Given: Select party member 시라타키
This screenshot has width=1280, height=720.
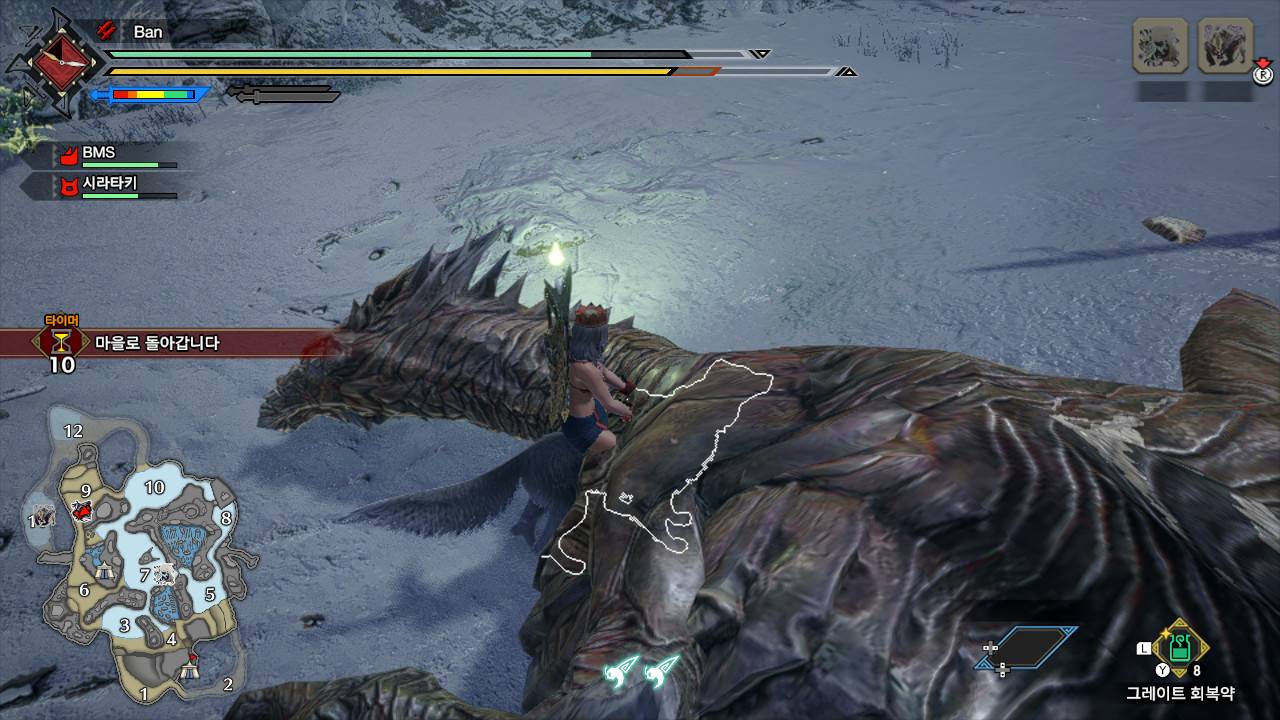Looking at the screenshot, I should pyautogui.click(x=108, y=185).
